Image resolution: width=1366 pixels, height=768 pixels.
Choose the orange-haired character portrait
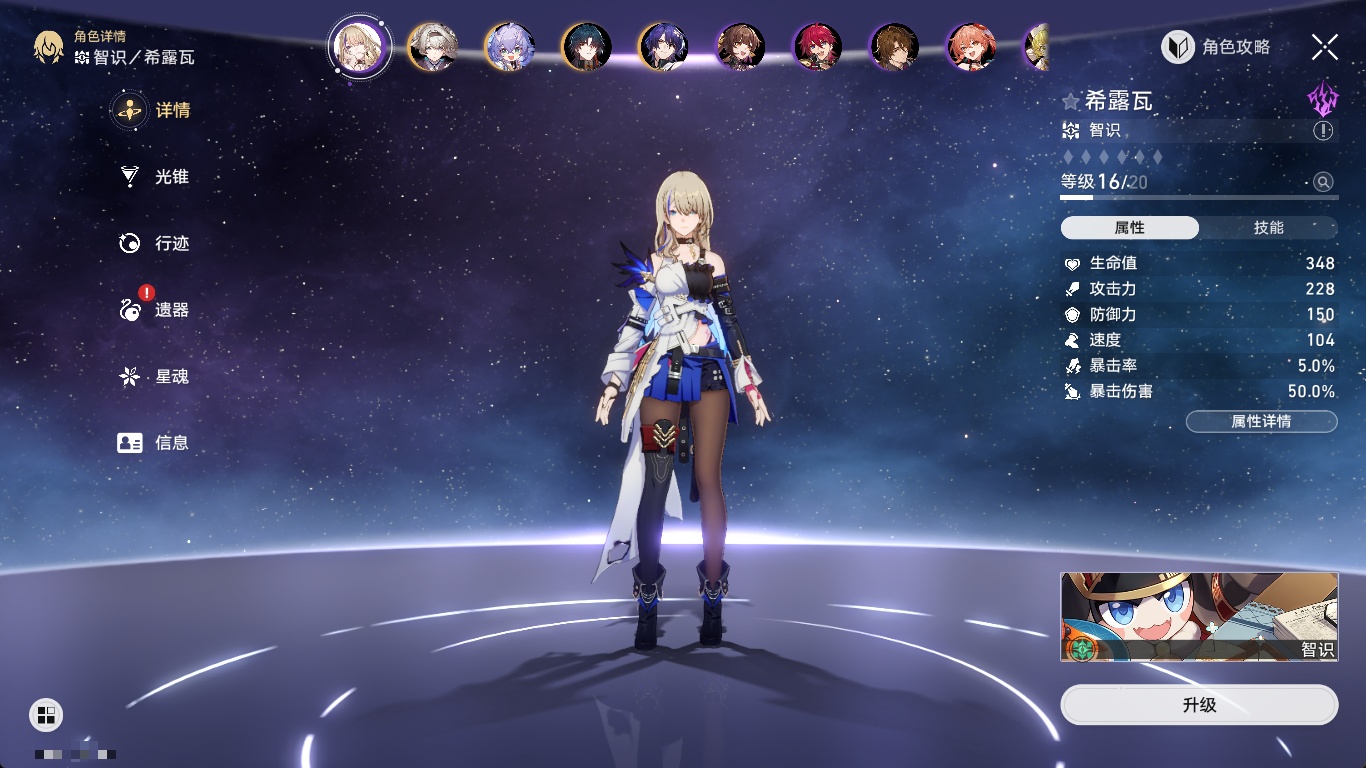pyautogui.click(x=972, y=47)
